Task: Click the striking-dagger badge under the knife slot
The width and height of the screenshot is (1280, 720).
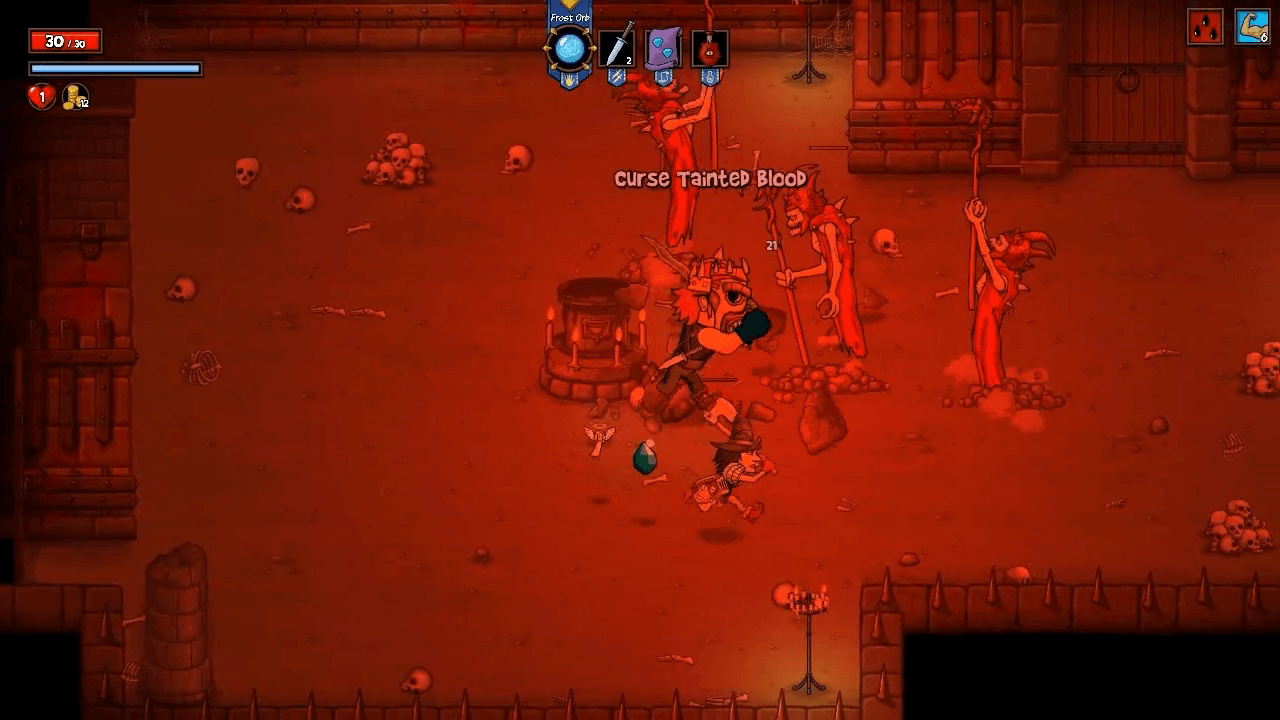Action: pos(617,77)
